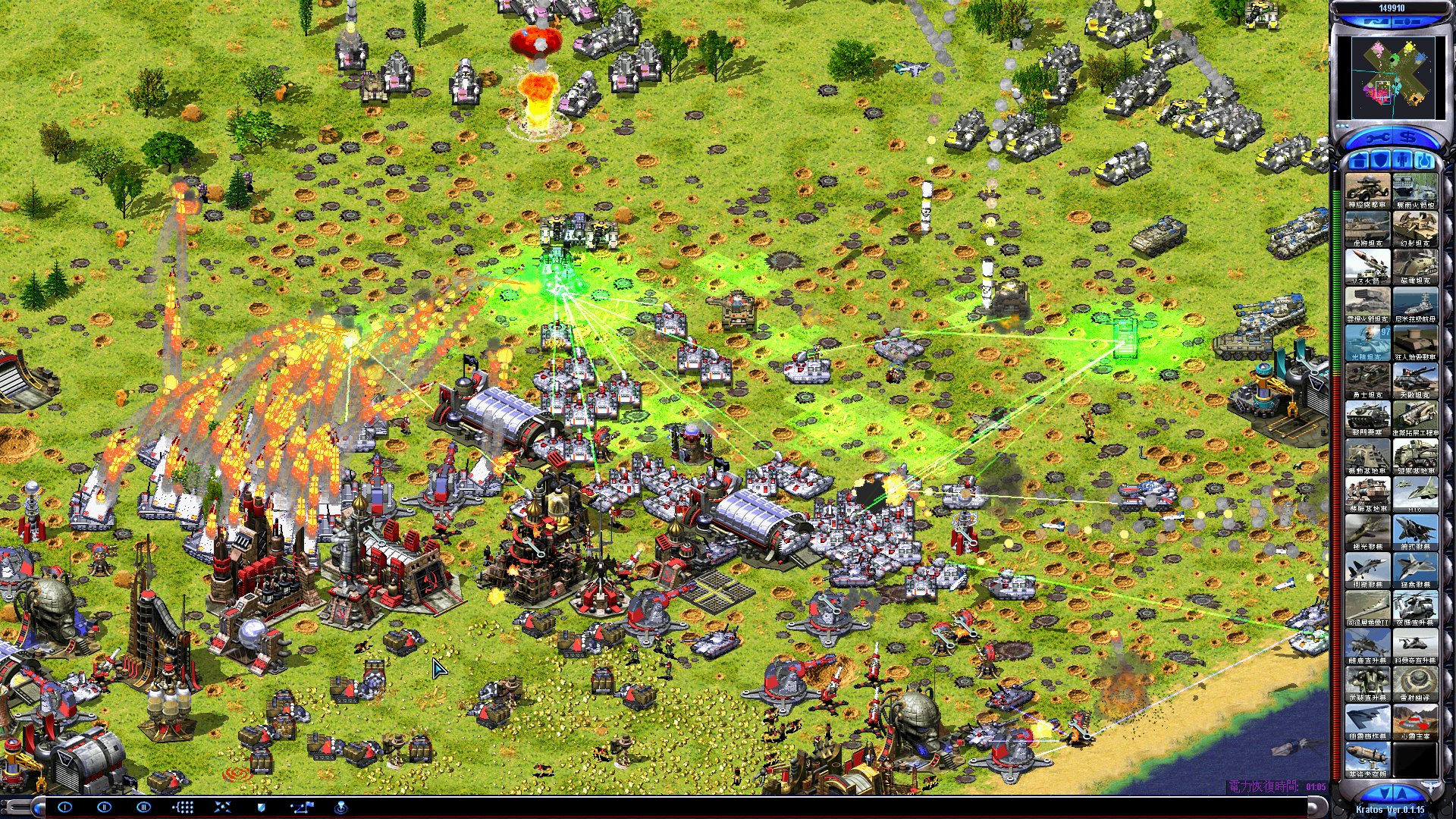Switch to the infantry build tab
Screen dimensions: 1456x819
(1402, 161)
